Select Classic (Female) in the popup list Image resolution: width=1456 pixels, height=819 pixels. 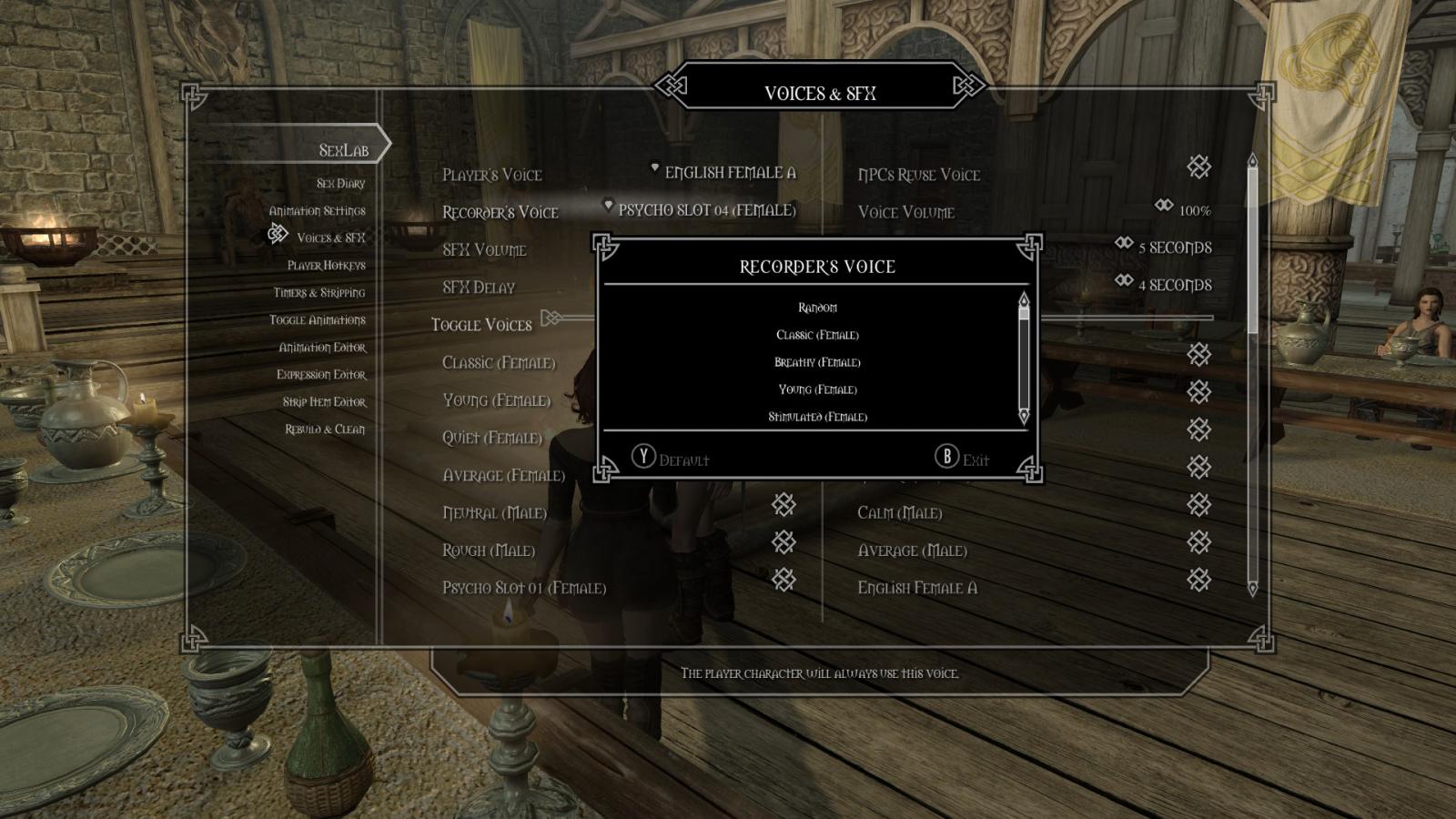(817, 335)
